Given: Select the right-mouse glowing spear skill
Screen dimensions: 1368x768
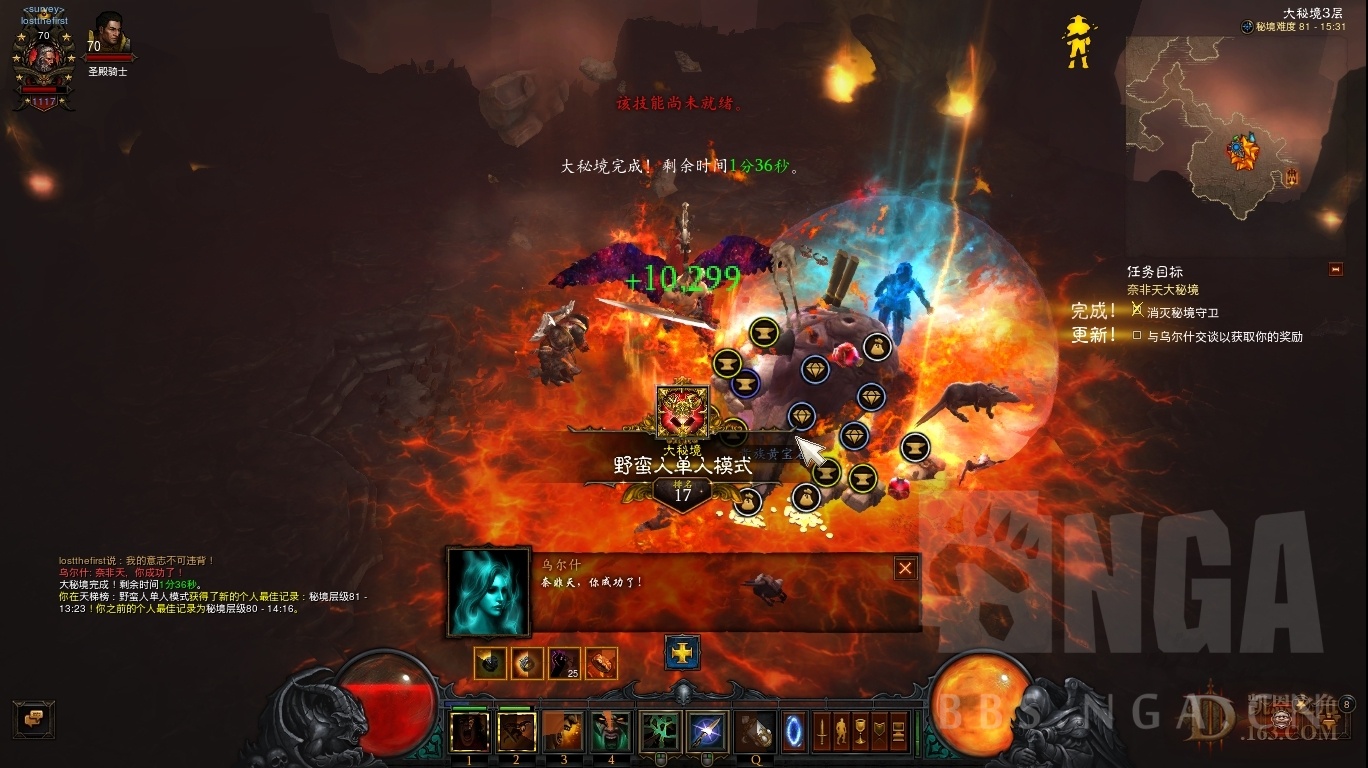Looking at the screenshot, I should click(x=707, y=731).
